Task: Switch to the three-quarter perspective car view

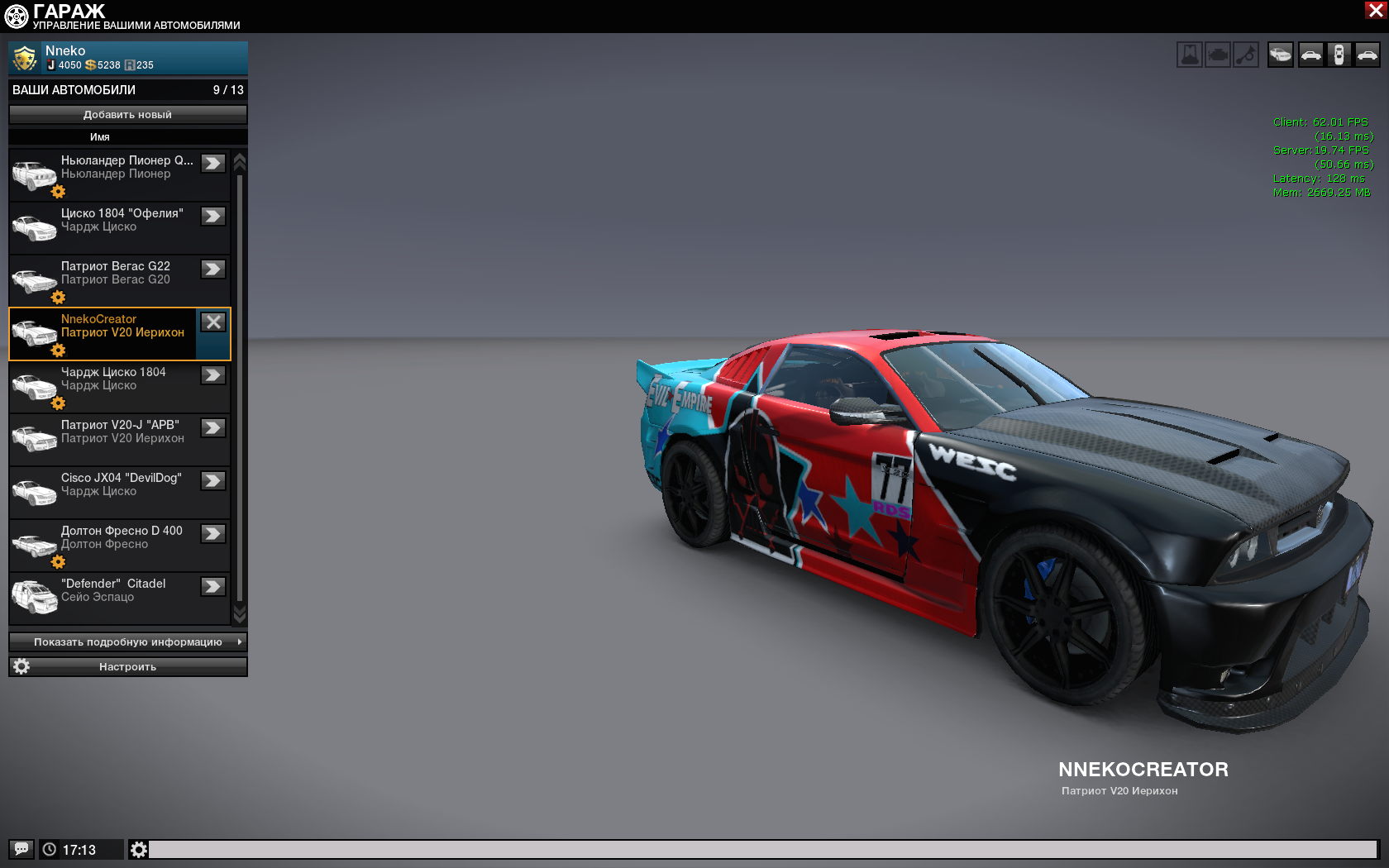Action: coord(1281,55)
